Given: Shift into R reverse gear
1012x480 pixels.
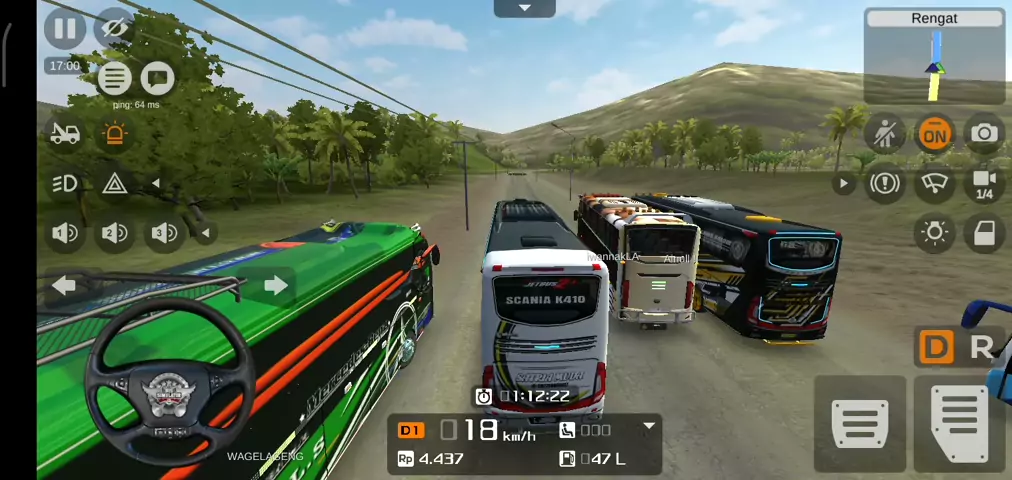Looking at the screenshot, I should 981,347.
